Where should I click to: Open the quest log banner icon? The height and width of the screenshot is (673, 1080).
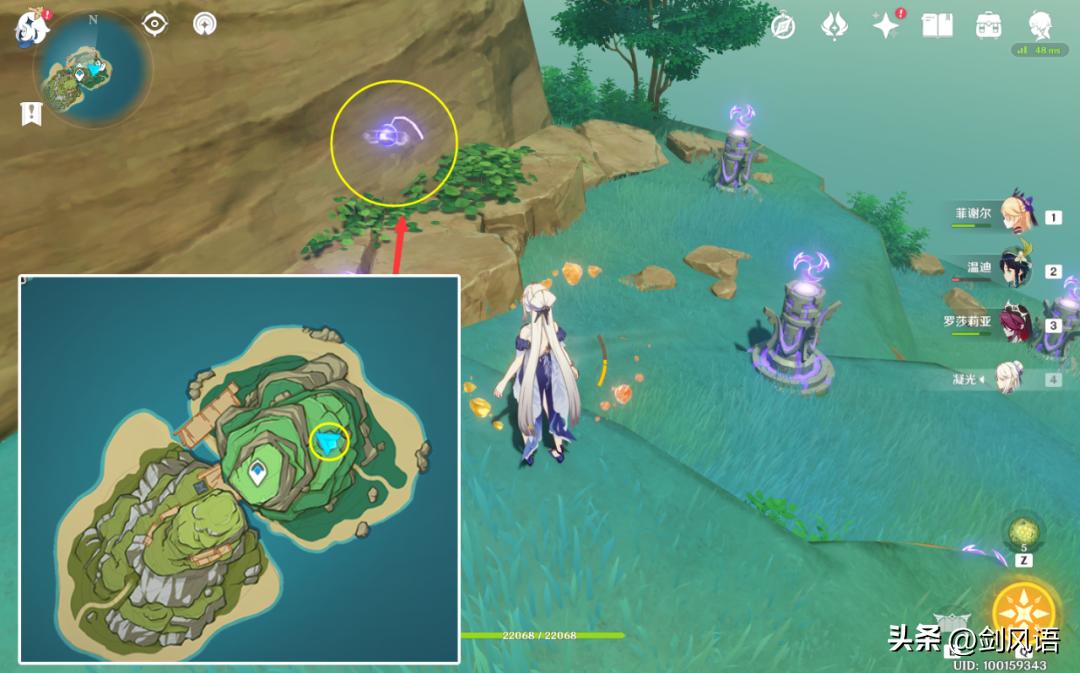tap(31, 114)
